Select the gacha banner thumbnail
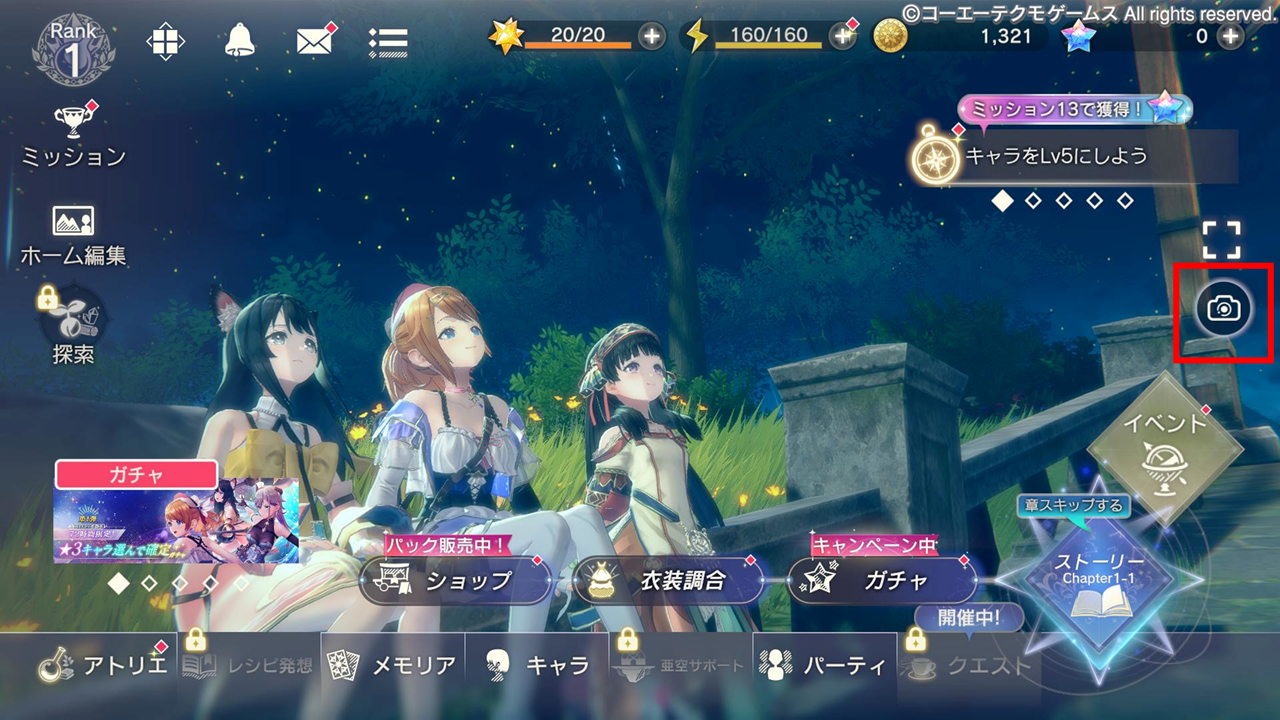The height and width of the screenshot is (720, 1280). (176, 520)
